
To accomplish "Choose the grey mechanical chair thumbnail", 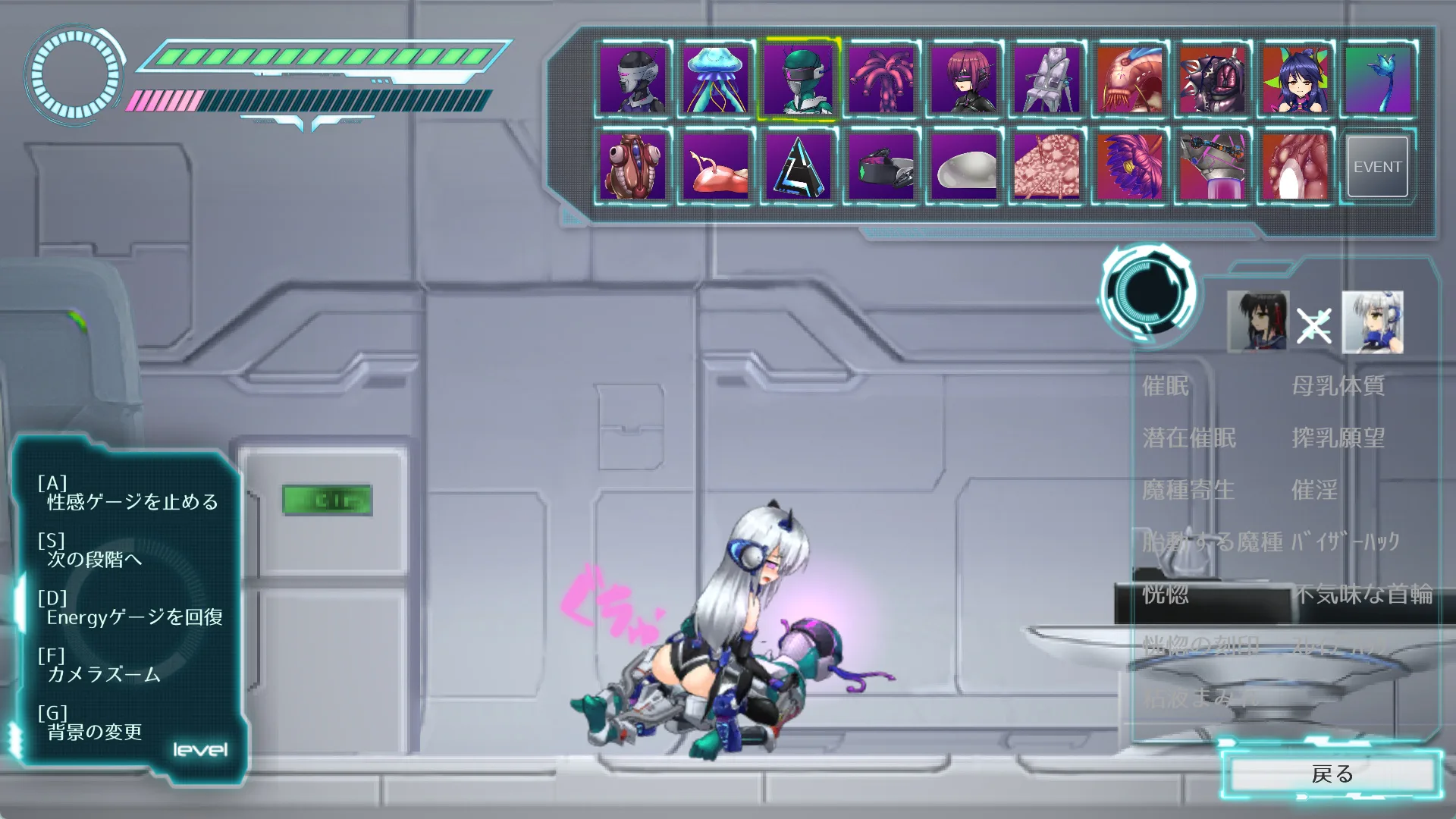I will 1046,80.
